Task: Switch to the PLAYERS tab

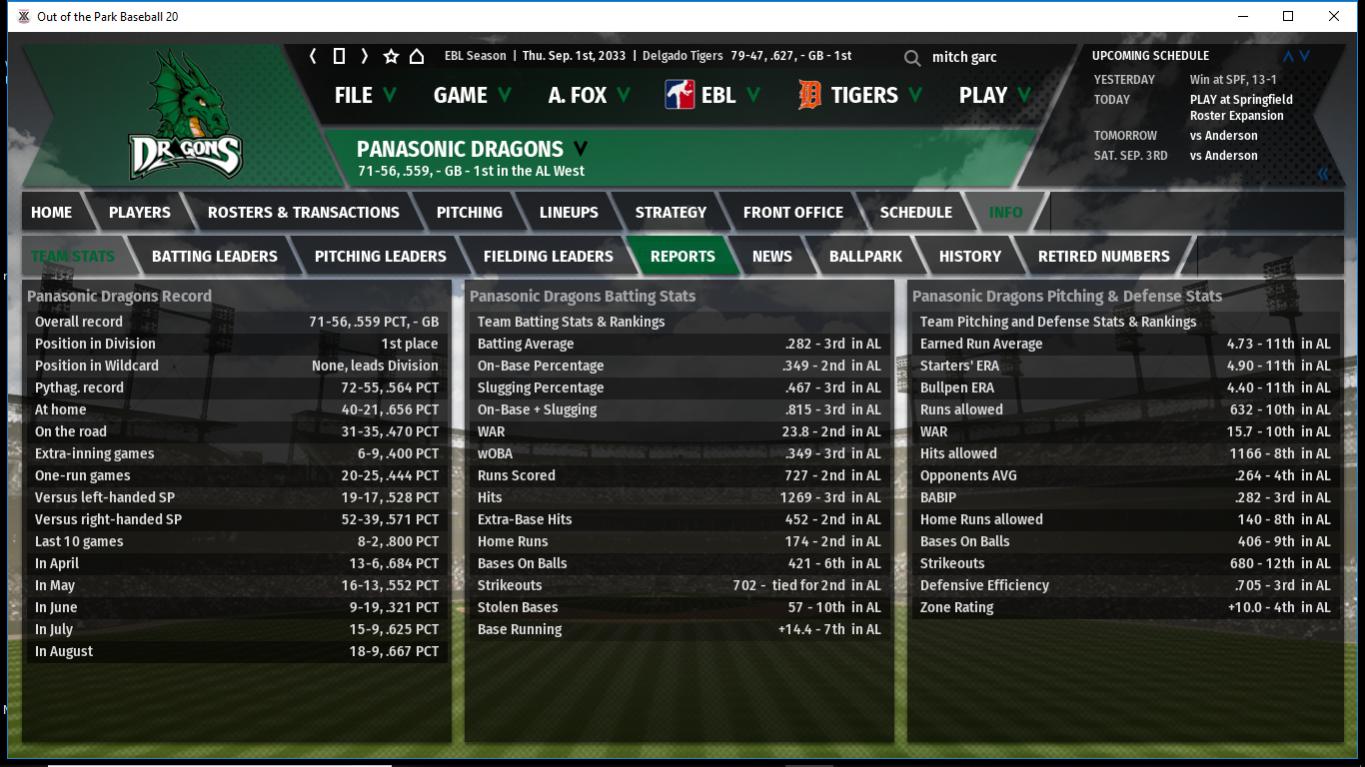Action: [x=139, y=212]
